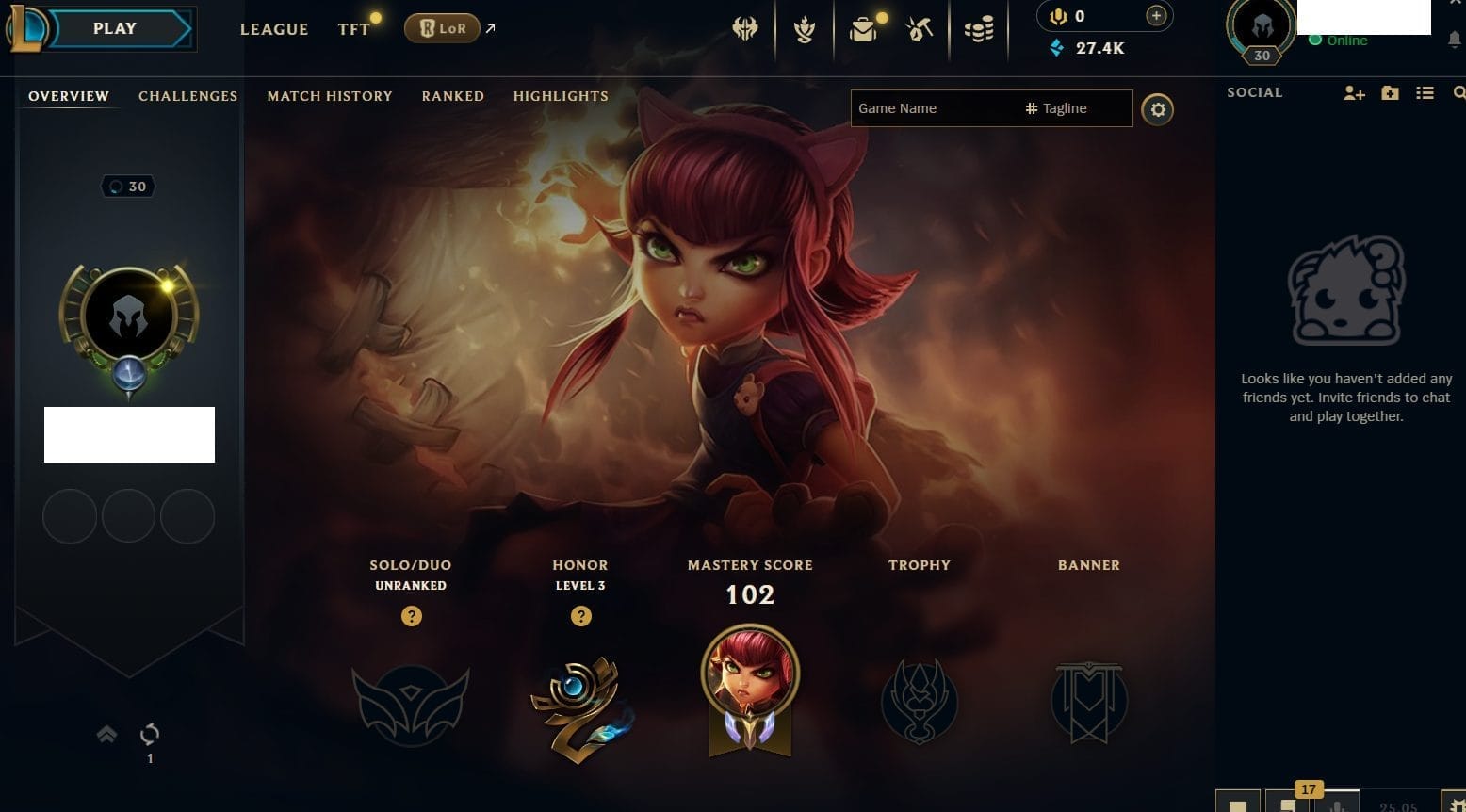Open the Overview tab
1466x812 pixels.
pos(69,96)
